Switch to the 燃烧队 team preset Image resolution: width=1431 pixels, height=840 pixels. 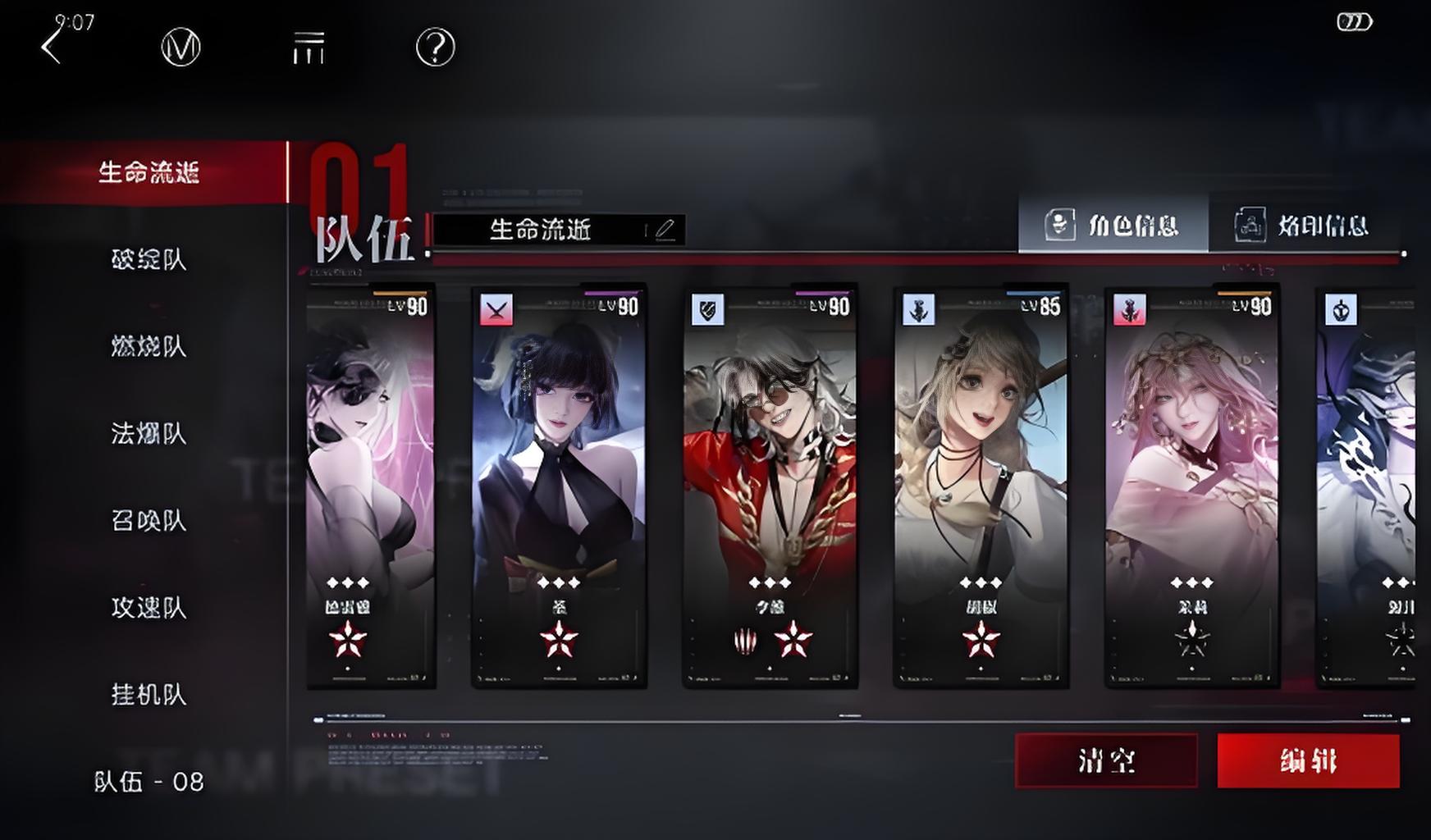coord(149,346)
